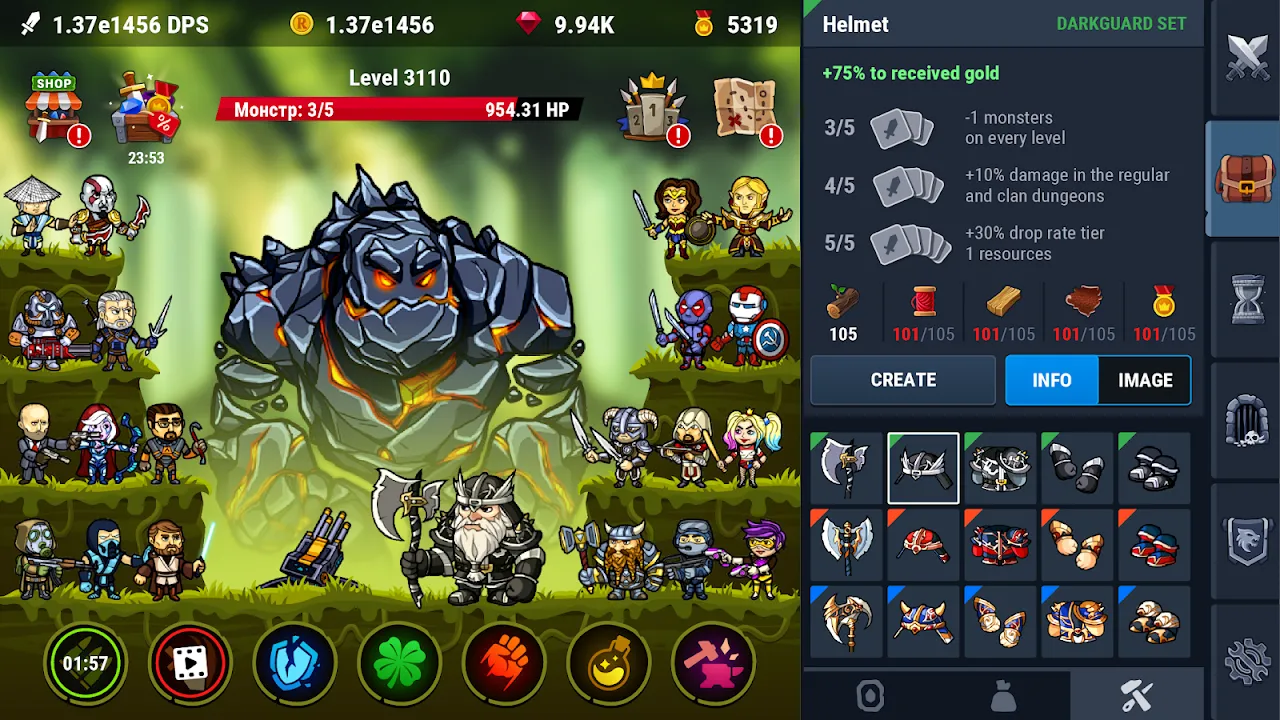Click the CREATE button

point(903,380)
